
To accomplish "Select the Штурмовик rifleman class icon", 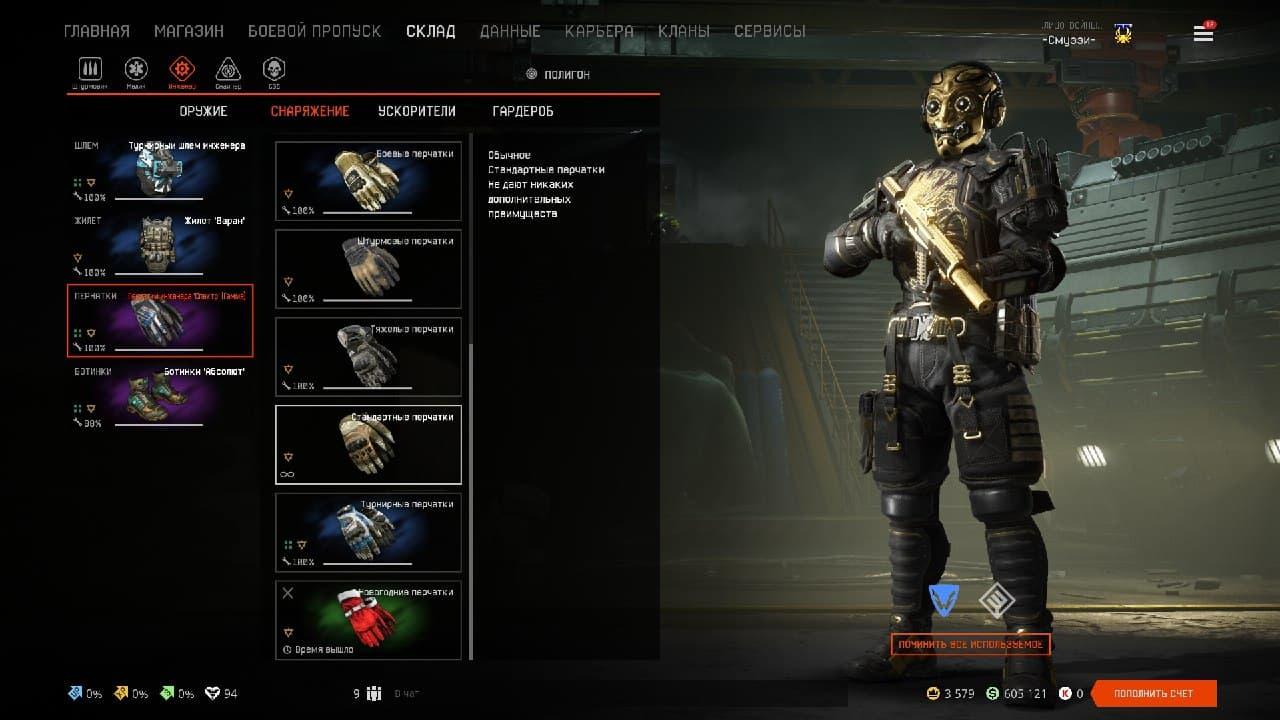I will (91, 70).
